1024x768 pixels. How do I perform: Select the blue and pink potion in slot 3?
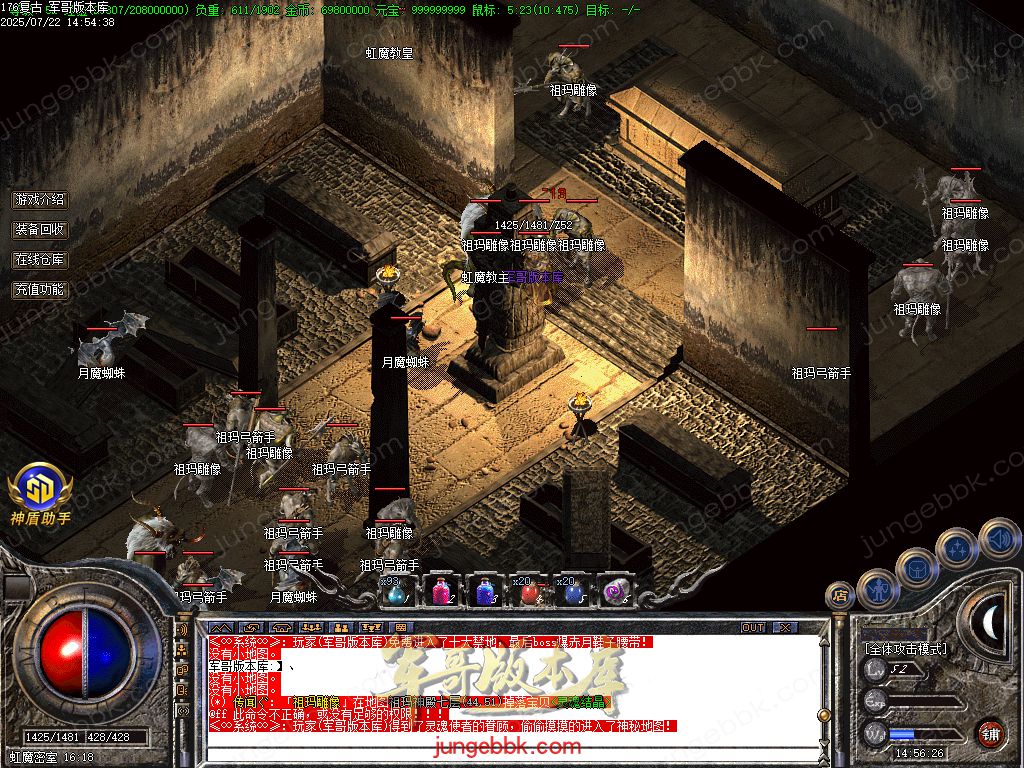point(484,592)
